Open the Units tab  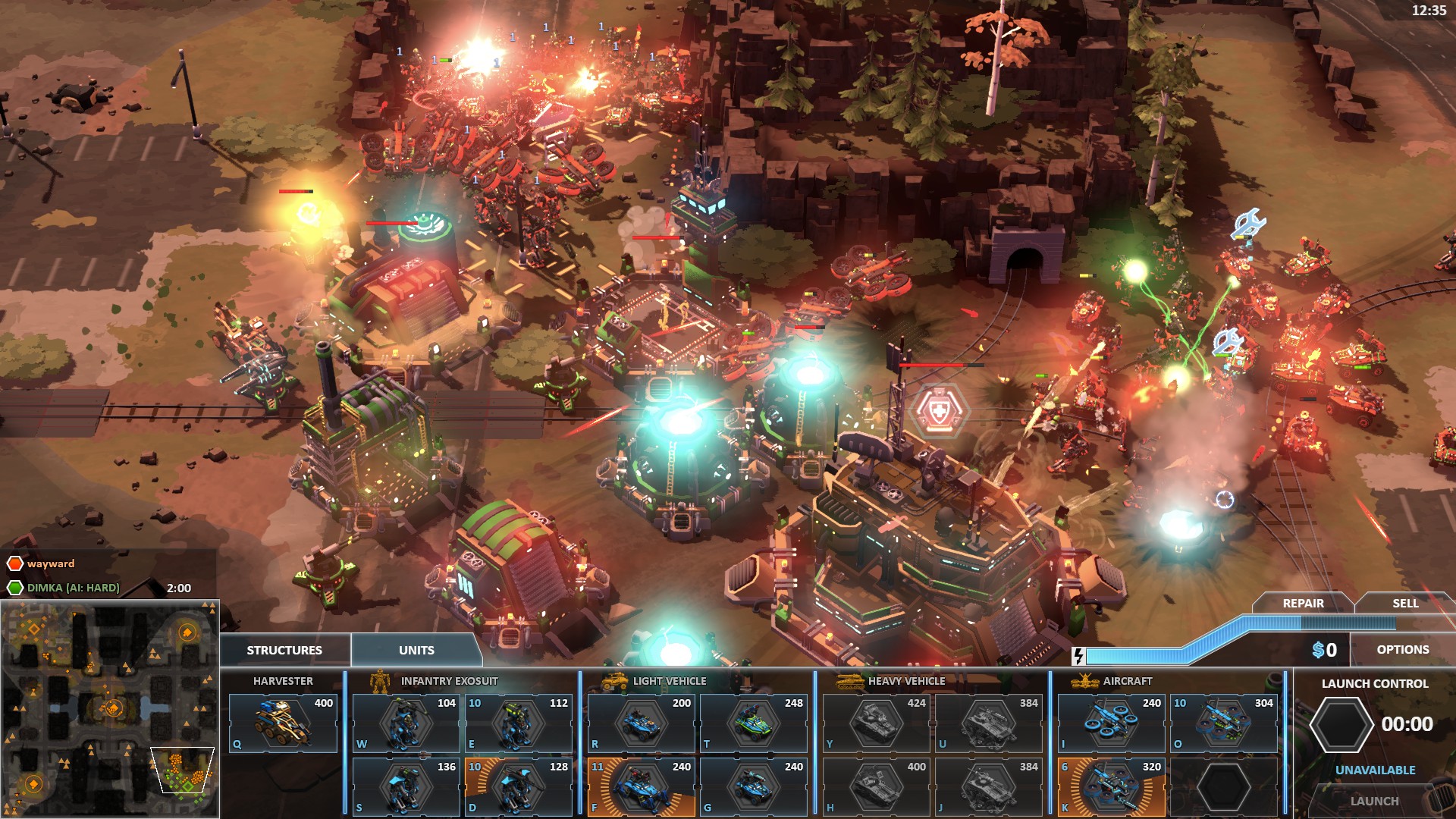(x=416, y=650)
